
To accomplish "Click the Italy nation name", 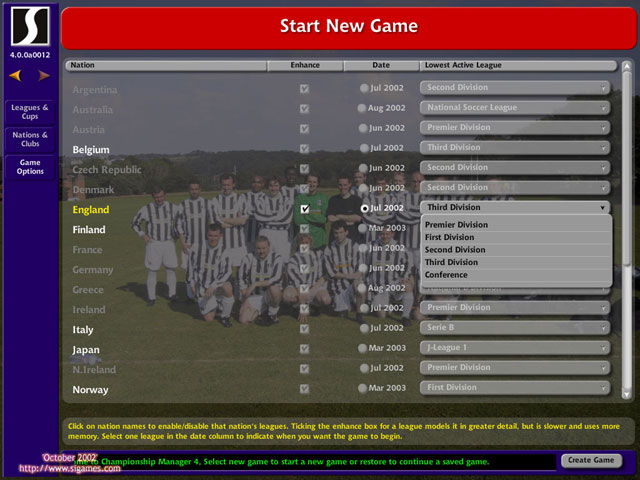I will [x=85, y=329].
